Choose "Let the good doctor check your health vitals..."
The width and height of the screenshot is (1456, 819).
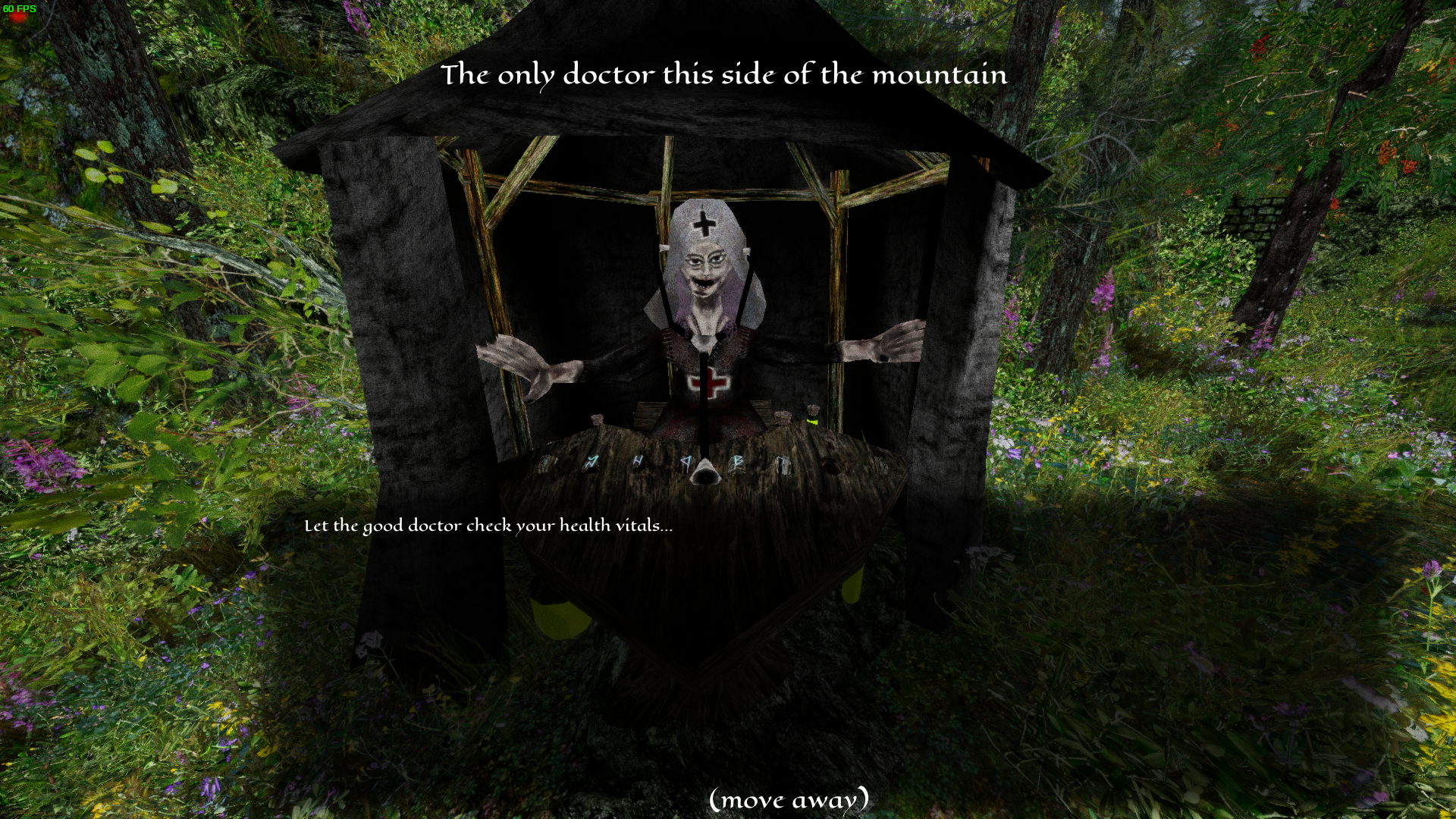click(488, 526)
